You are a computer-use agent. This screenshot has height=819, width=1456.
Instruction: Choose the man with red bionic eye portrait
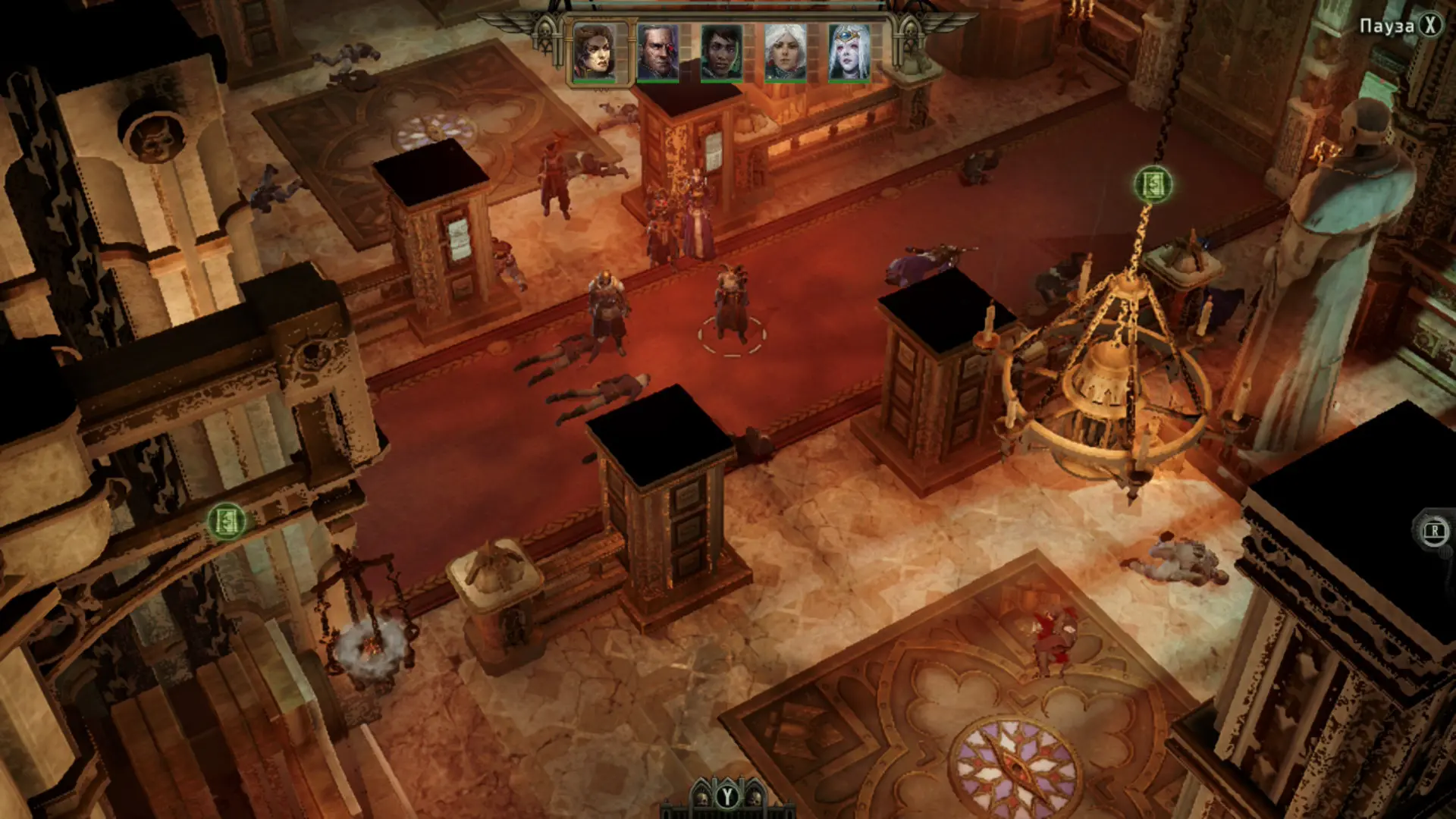[x=658, y=52]
